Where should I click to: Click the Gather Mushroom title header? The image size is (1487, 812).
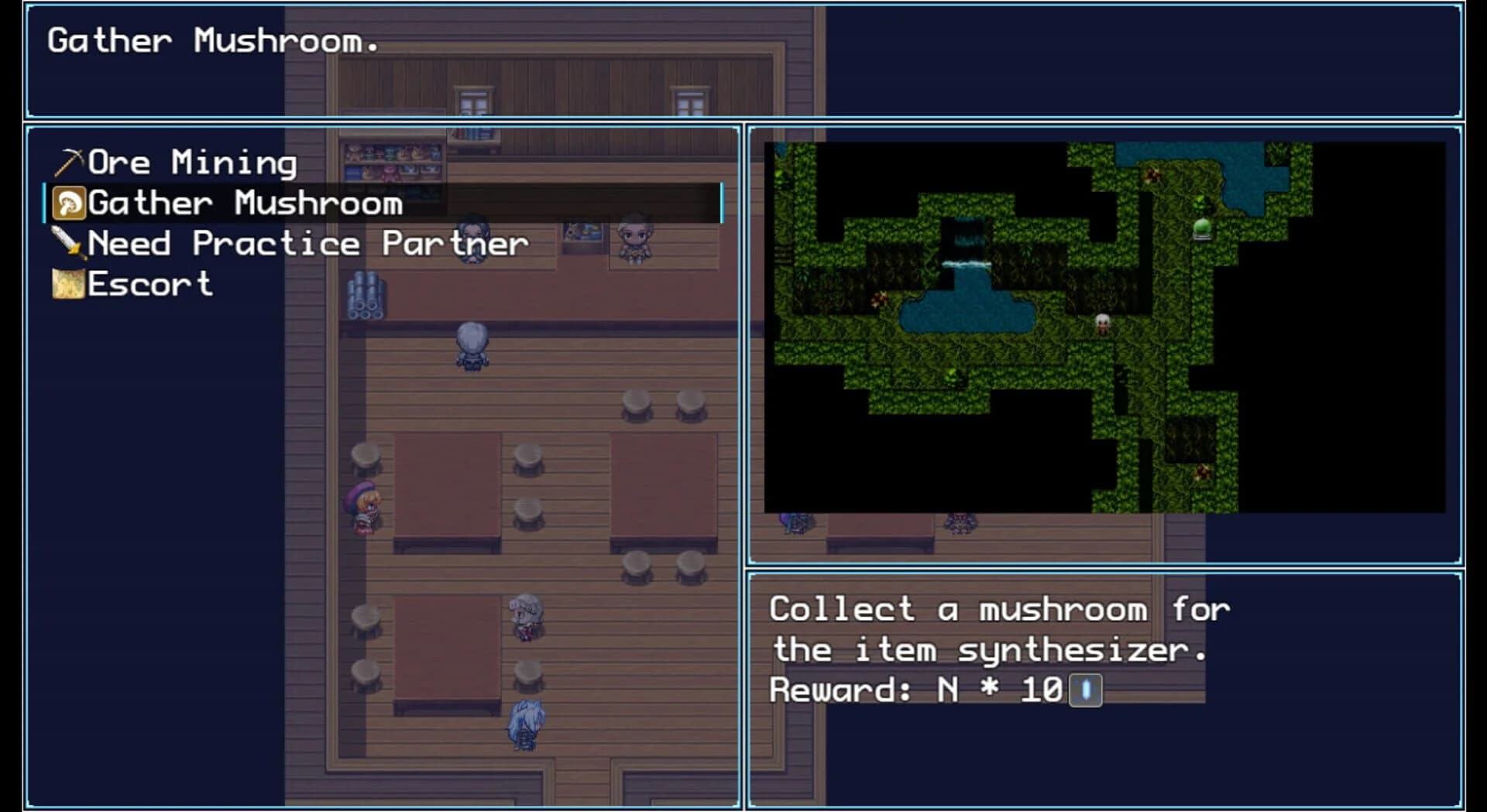coord(215,42)
